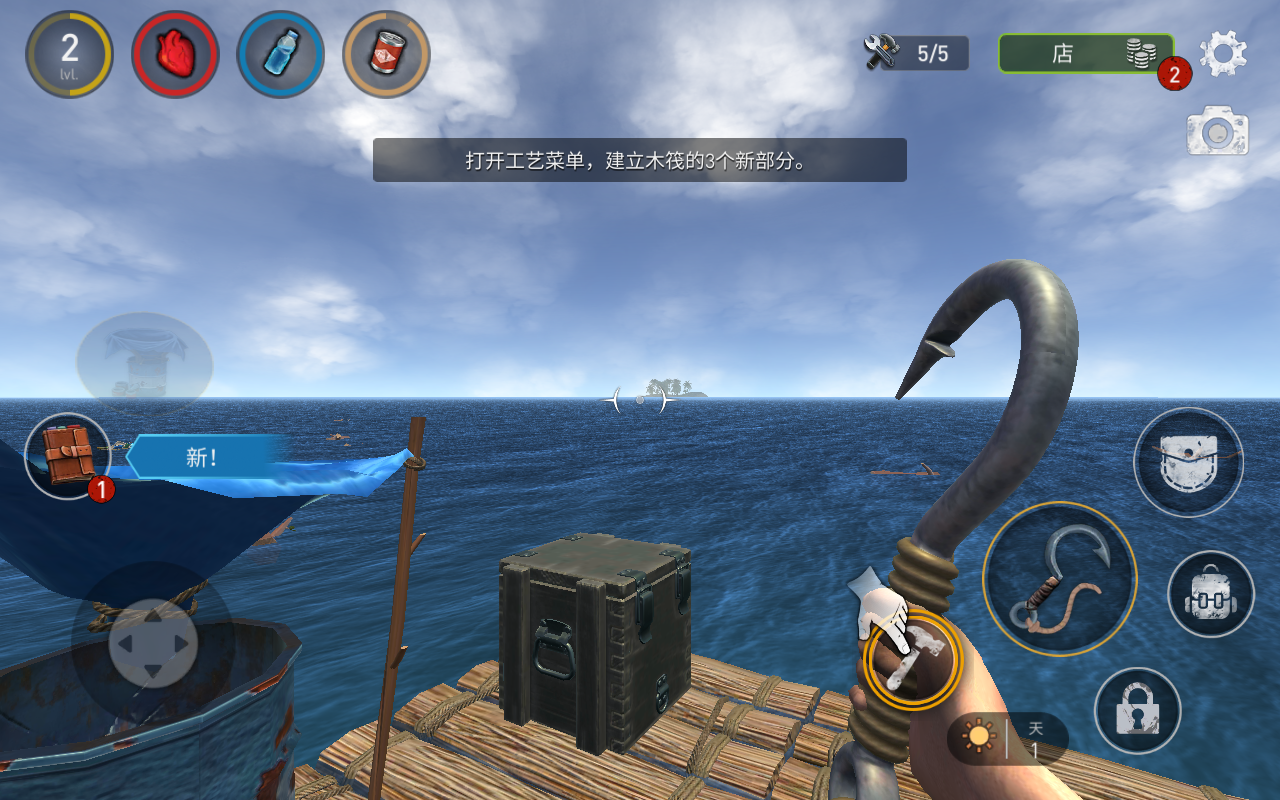Click the tools 5/5 counter
This screenshot has width=1280, height=800.
[916, 53]
